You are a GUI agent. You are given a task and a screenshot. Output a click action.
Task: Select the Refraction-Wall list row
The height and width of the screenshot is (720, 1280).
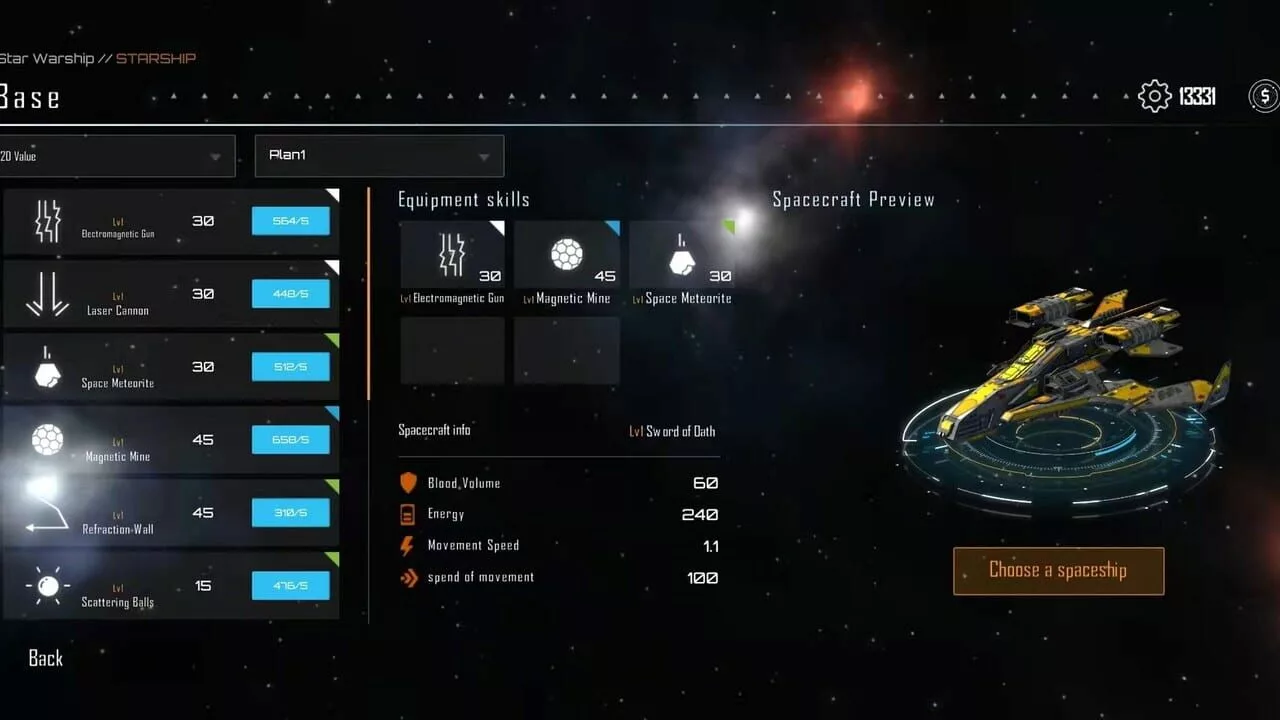(x=120, y=514)
